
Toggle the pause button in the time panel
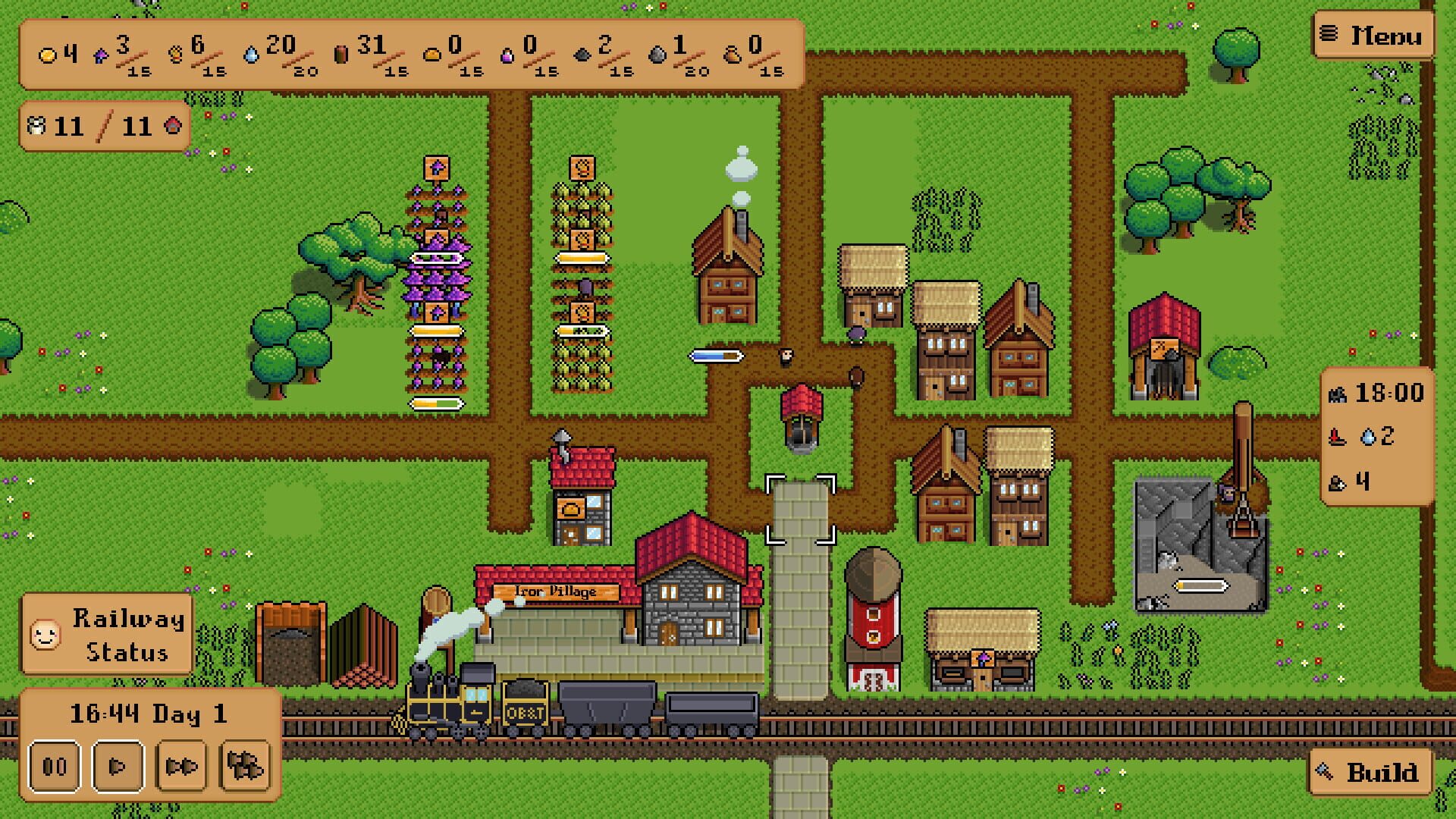coord(53,766)
